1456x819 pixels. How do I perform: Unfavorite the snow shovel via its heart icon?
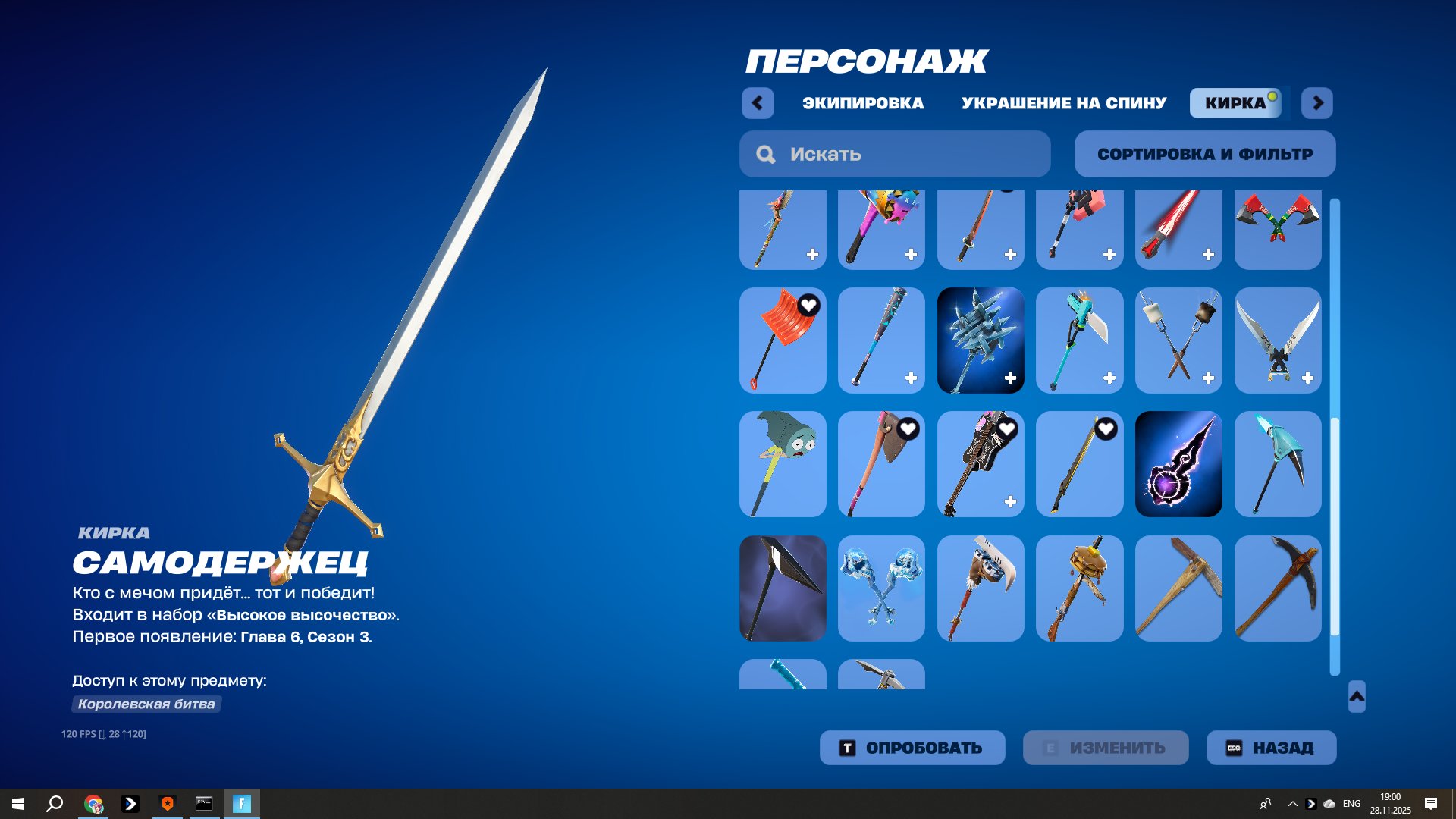click(808, 304)
